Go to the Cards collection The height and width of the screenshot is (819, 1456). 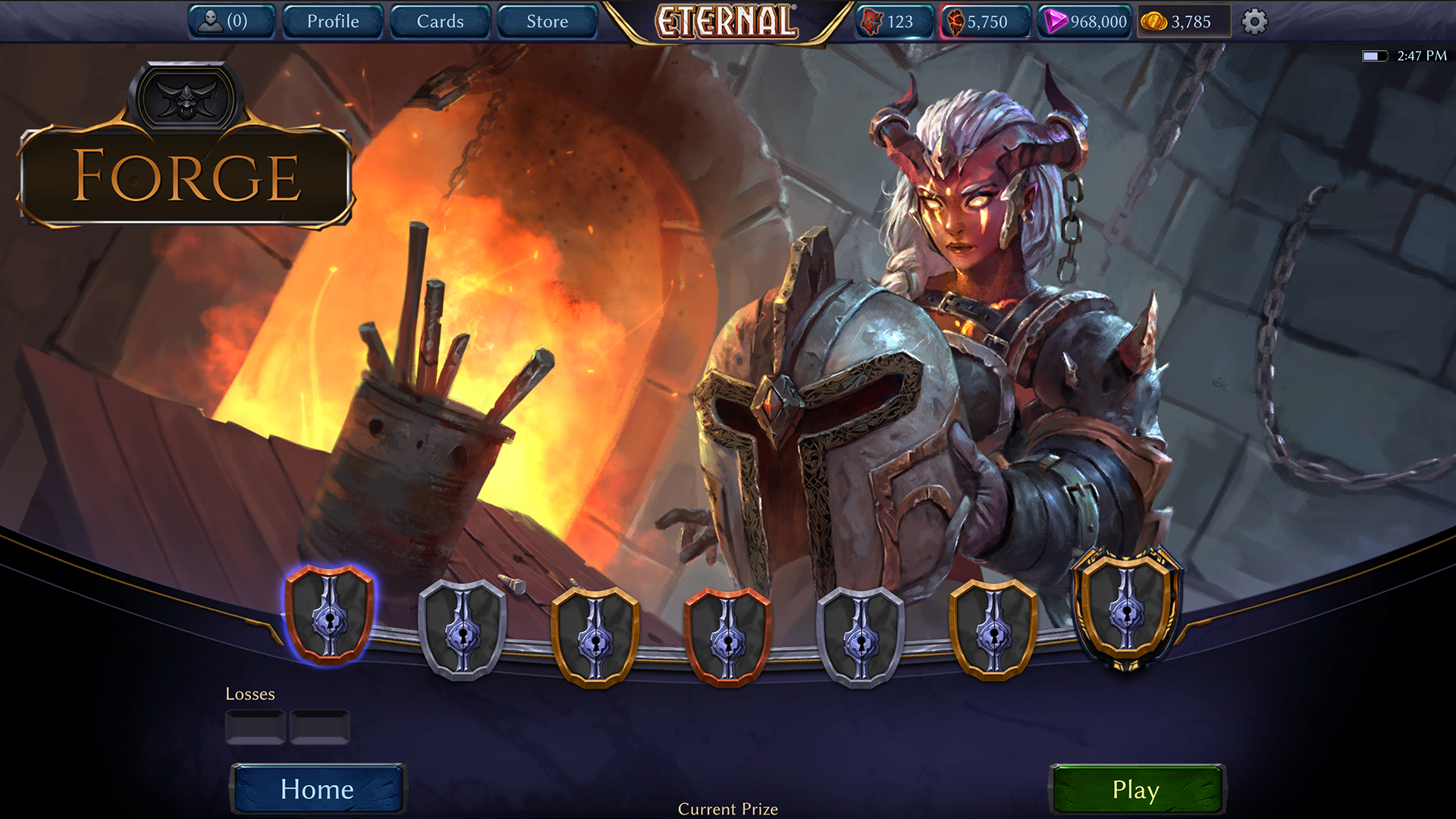[440, 21]
